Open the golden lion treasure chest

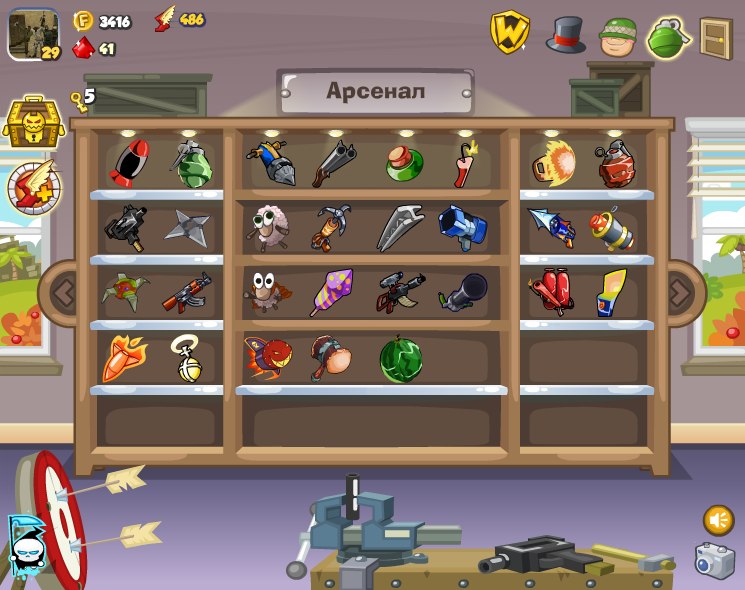coord(34,123)
